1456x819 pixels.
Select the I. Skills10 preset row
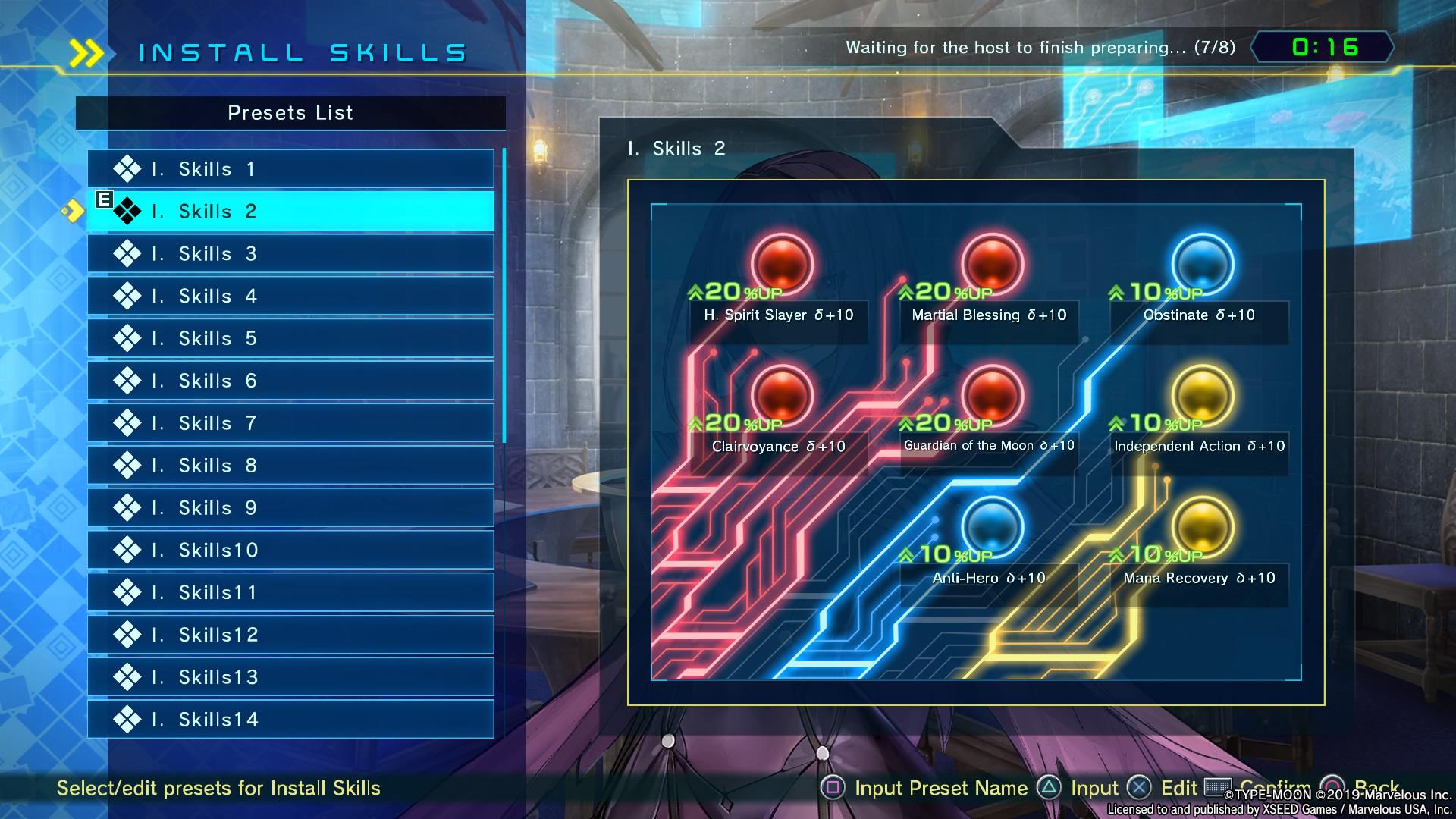coord(290,551)
